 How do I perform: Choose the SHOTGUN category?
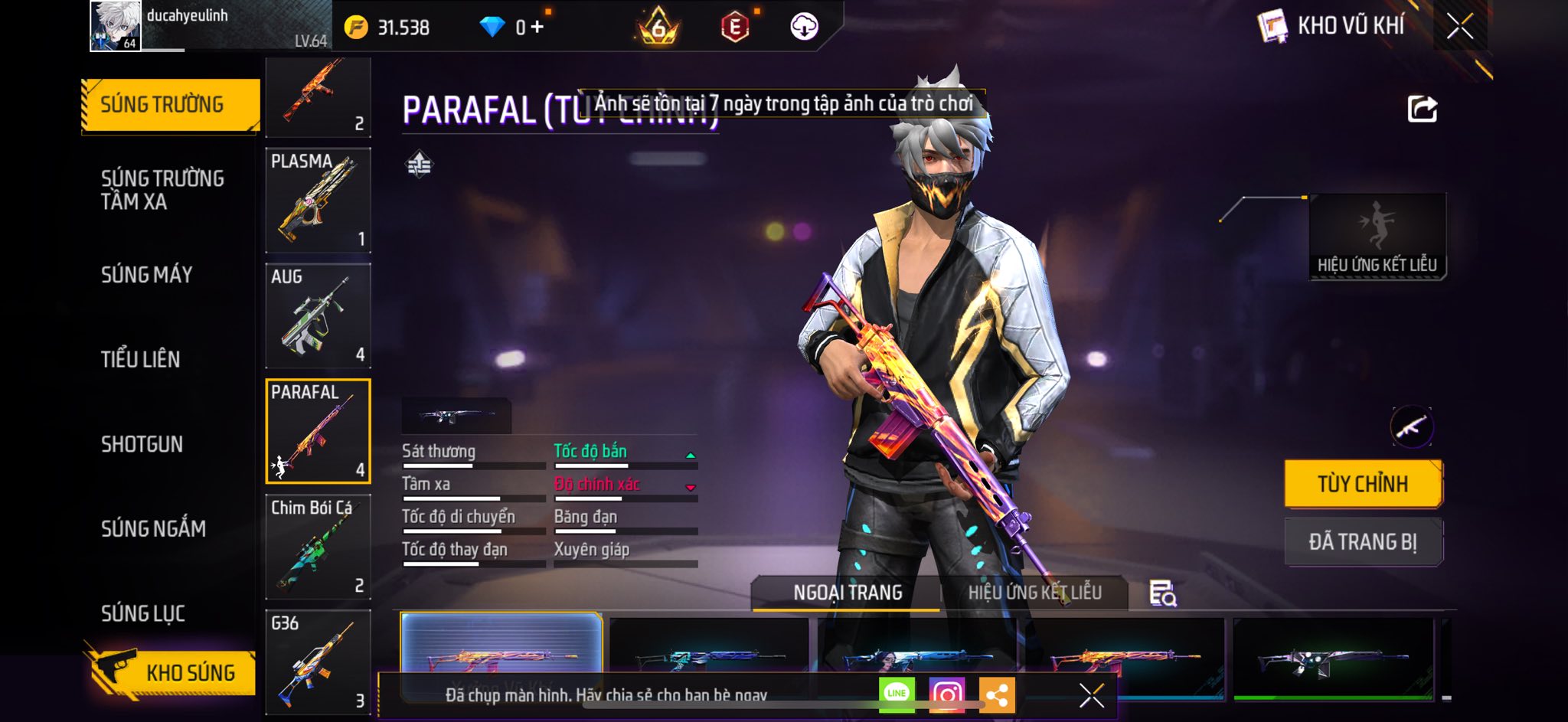click(142, 444)
